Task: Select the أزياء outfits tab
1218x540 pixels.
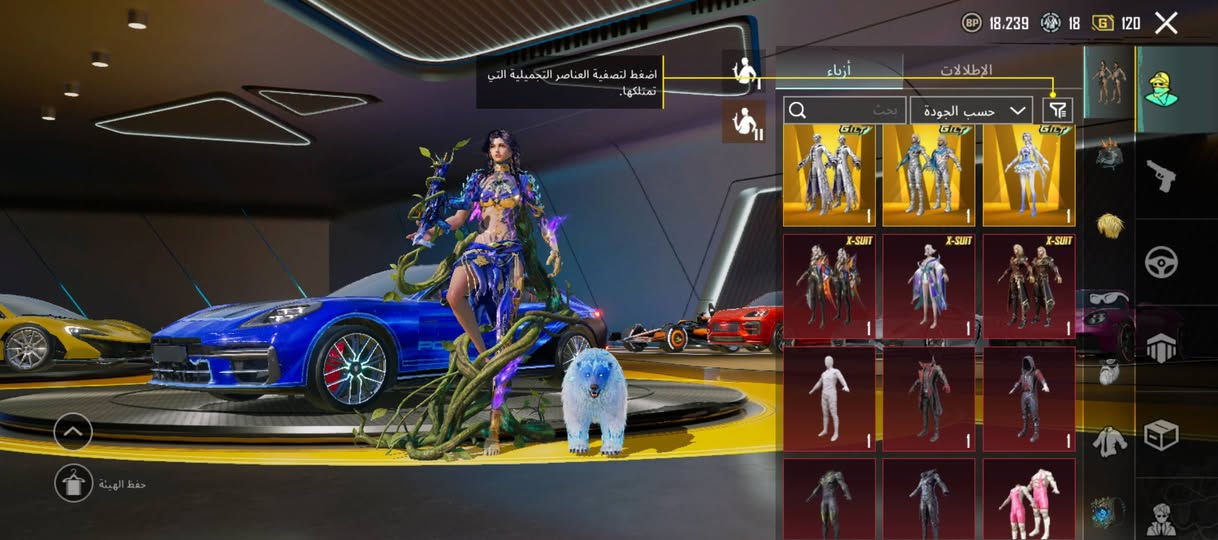Action: [x=839, y=71]
